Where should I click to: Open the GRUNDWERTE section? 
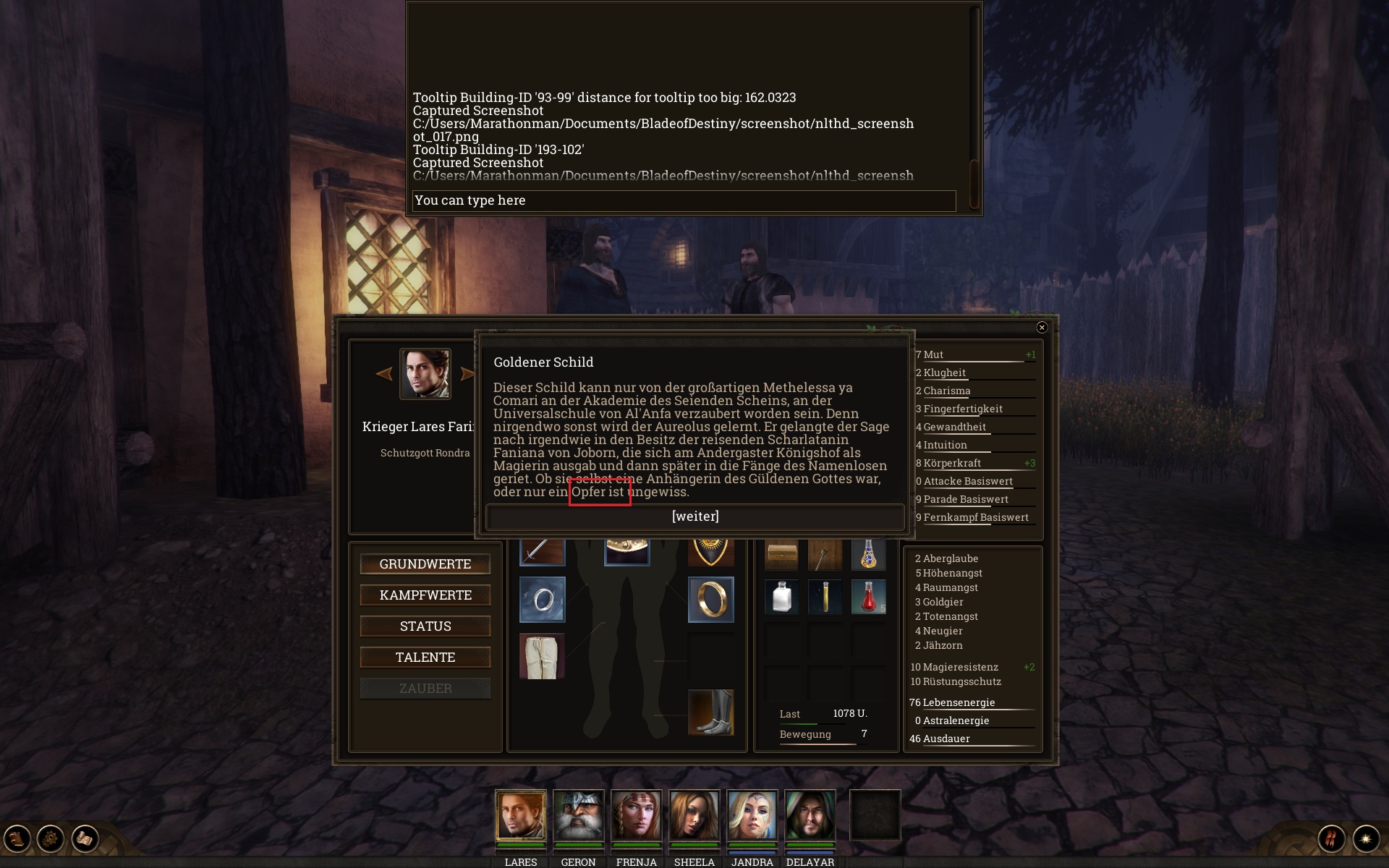425,564
